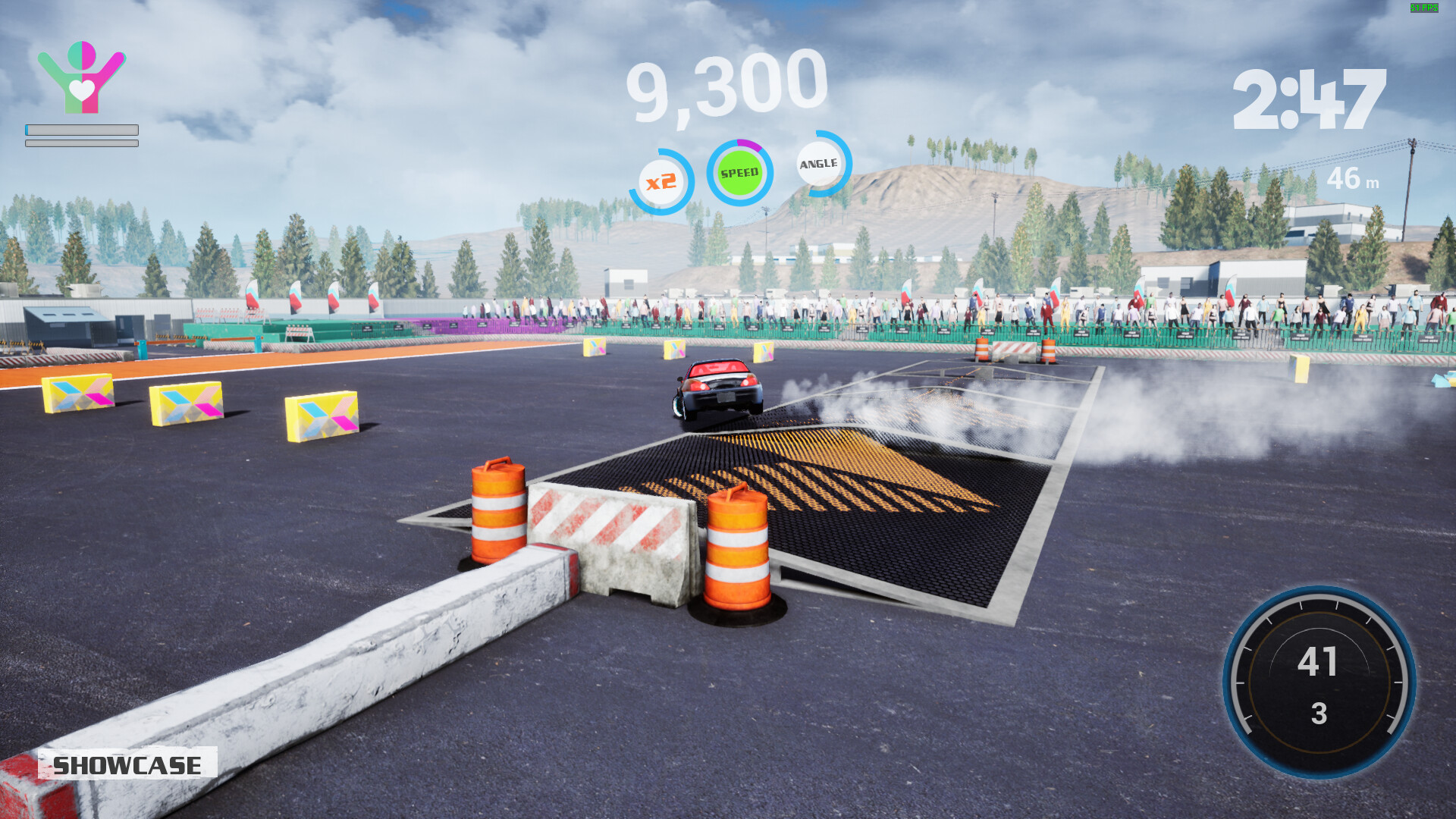Screen dimensions: 1456x819
Task: Click the blue-filled hype progress bar
Action: 80,129
